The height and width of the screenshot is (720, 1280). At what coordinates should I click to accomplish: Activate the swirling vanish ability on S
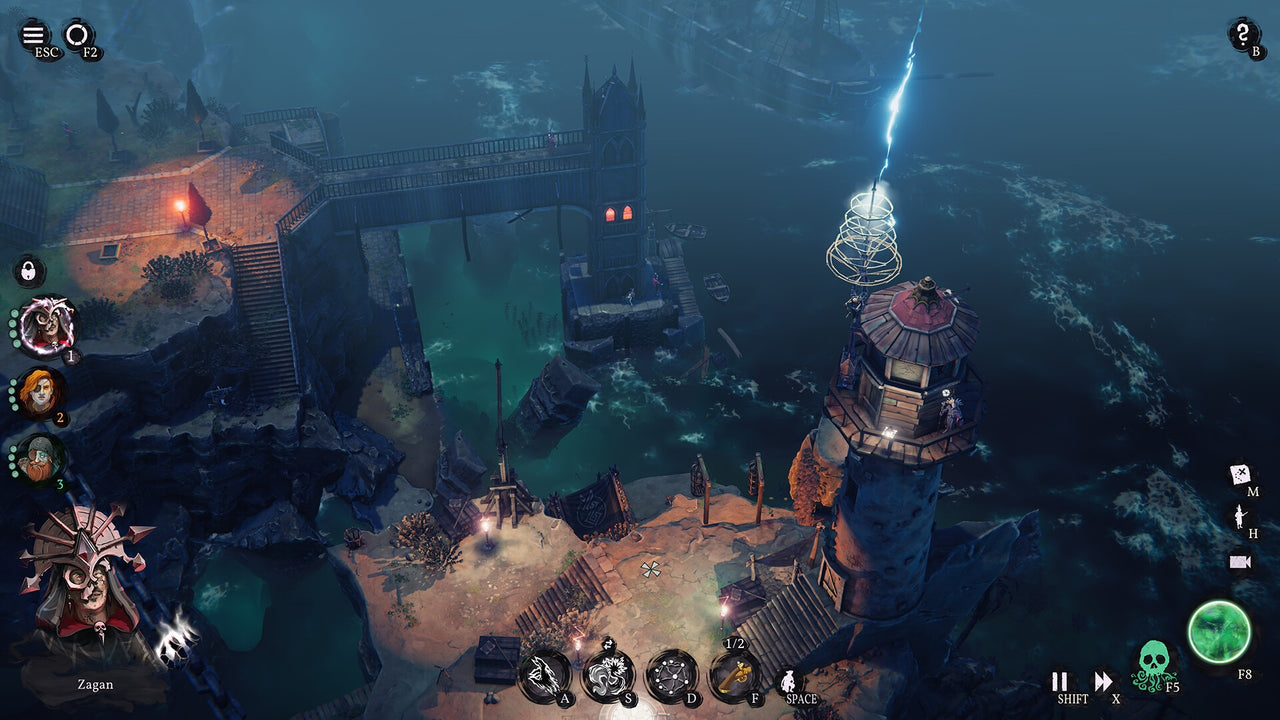[607, 675]
